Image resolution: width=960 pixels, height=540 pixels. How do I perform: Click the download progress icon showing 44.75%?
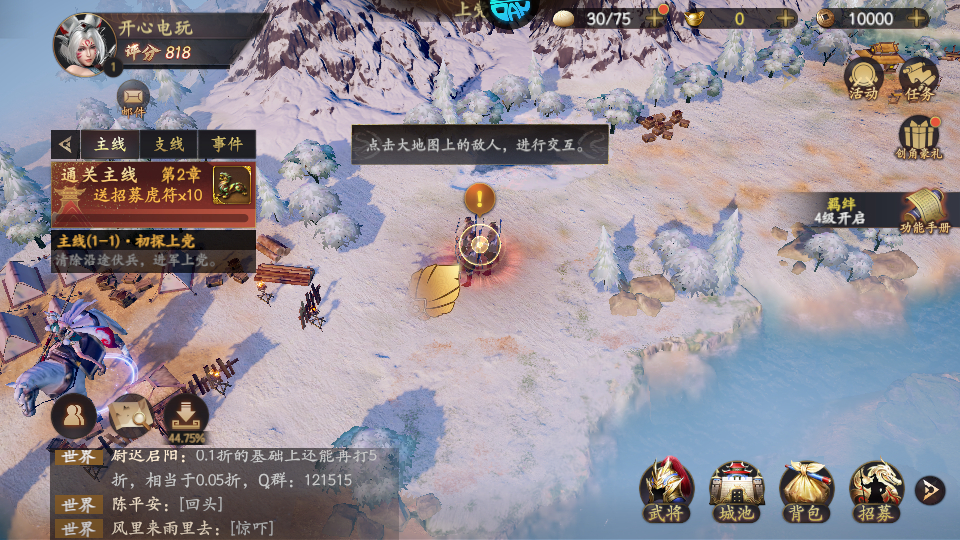pyautogui.click(x=186, y=416)
